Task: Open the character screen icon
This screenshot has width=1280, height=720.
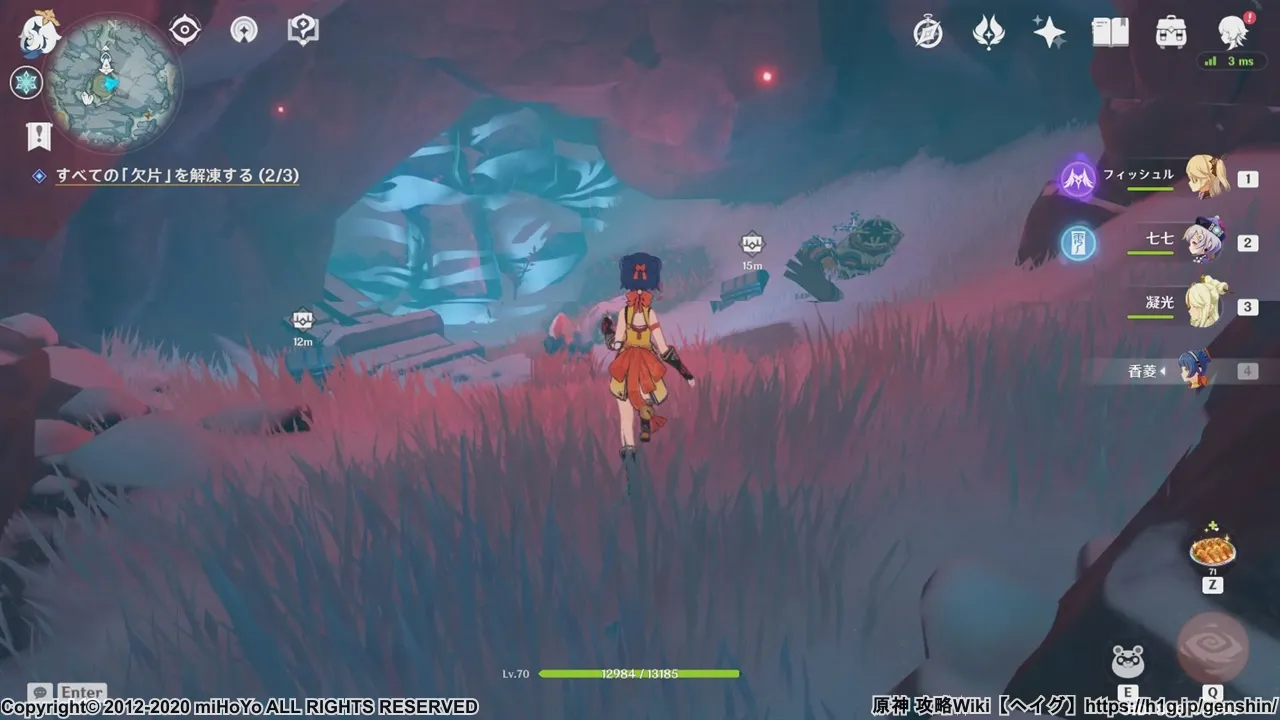Action: (x=1232, y=32)
